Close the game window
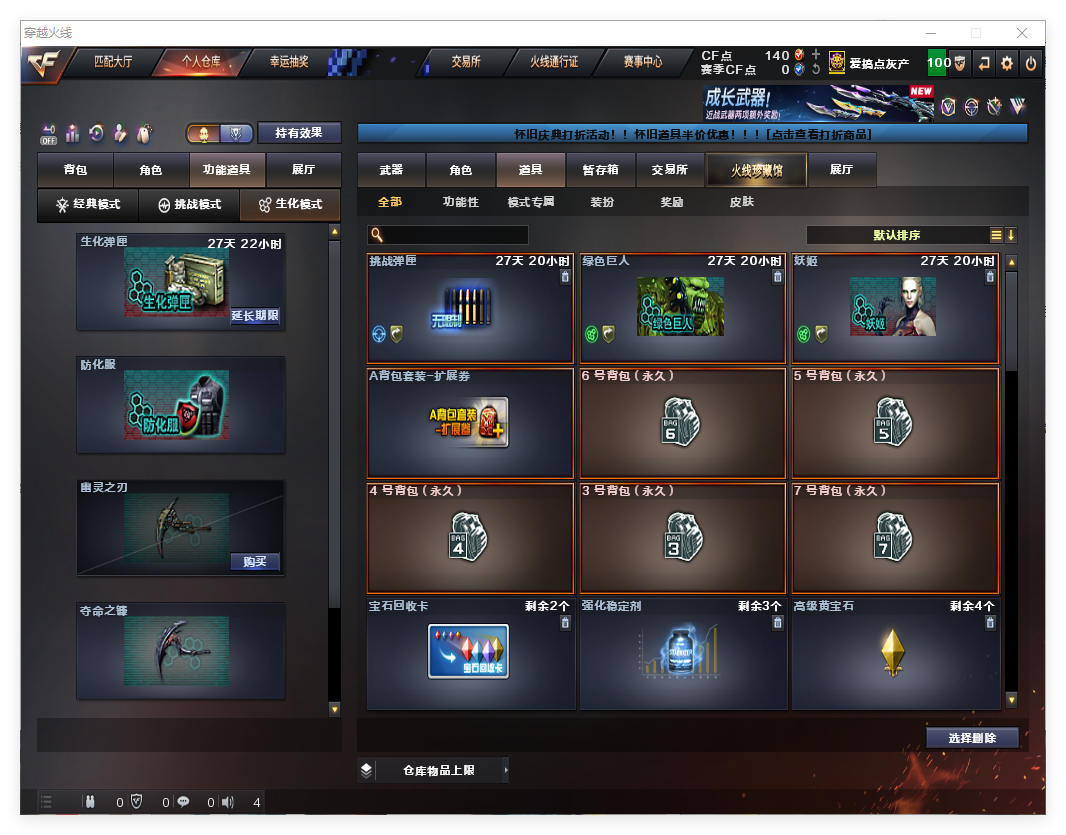 click(x=1022, y=33)
